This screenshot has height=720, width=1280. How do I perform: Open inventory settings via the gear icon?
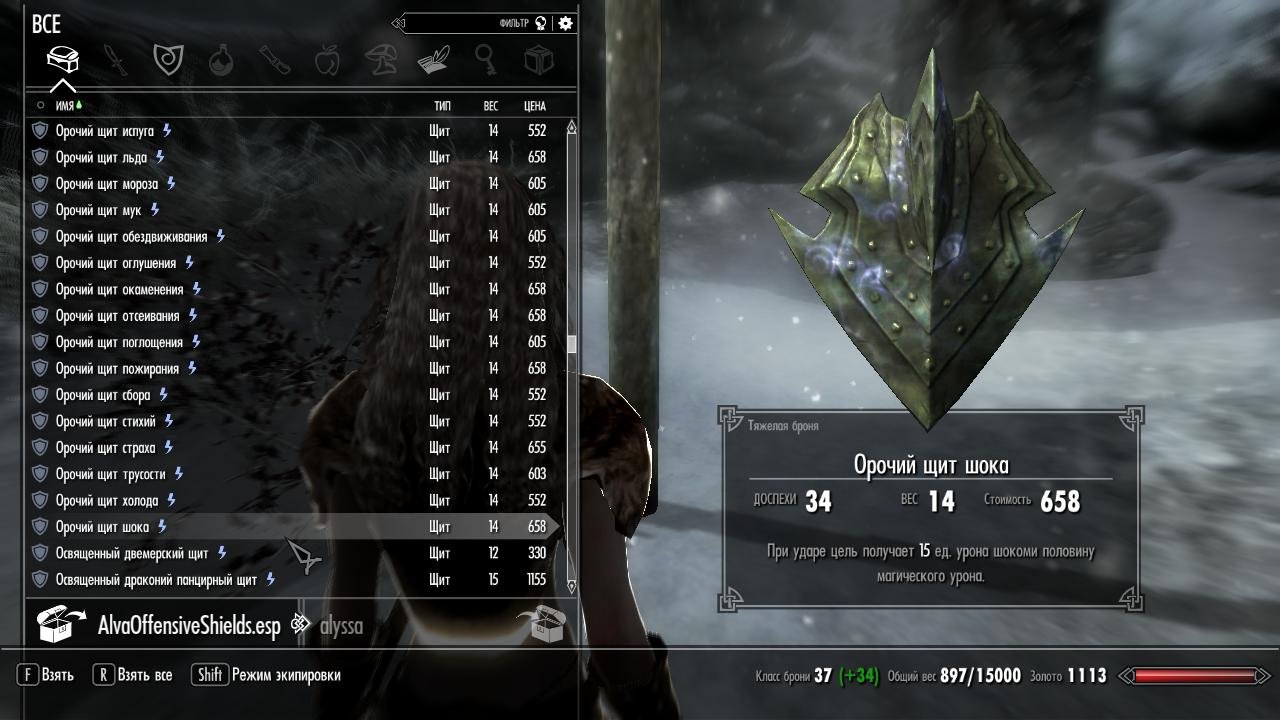click(564, 22)
